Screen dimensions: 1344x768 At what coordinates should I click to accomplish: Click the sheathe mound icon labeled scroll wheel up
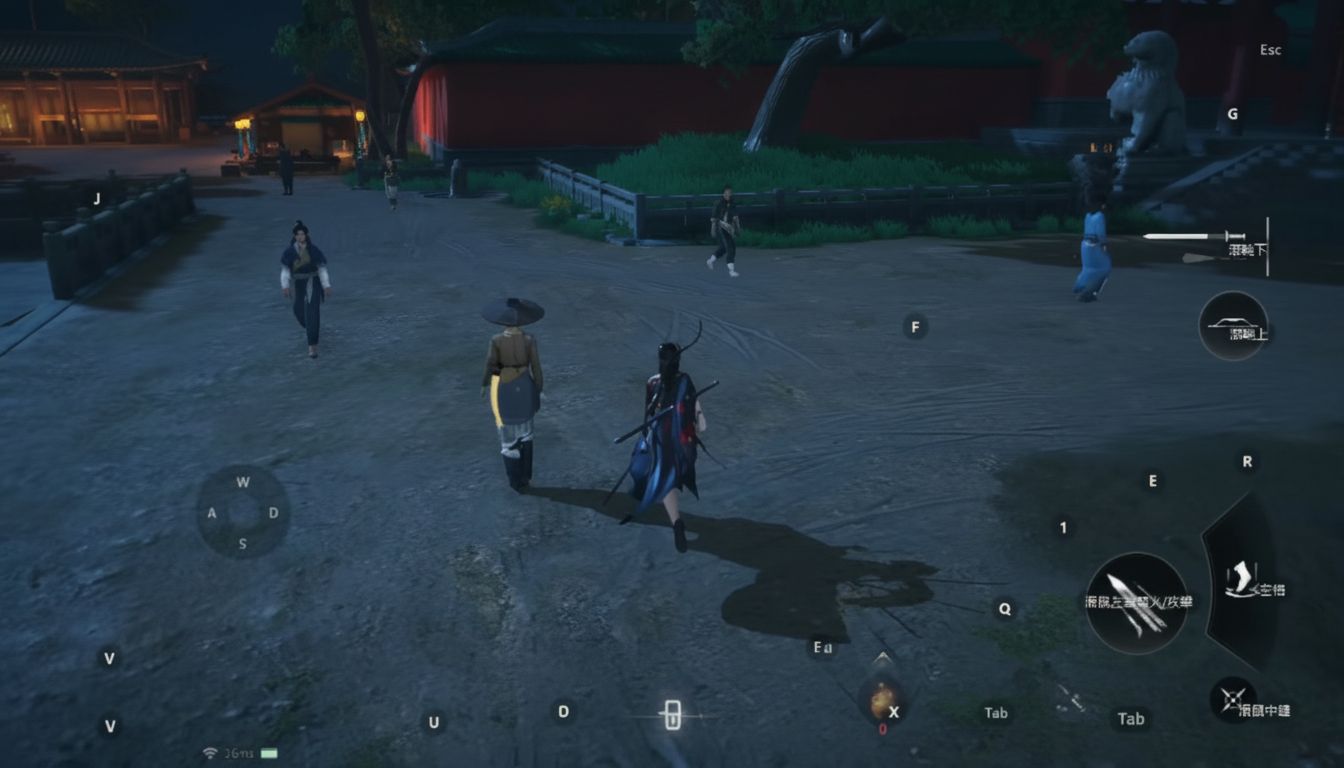pyautogui.click(x=1231, y=327)
